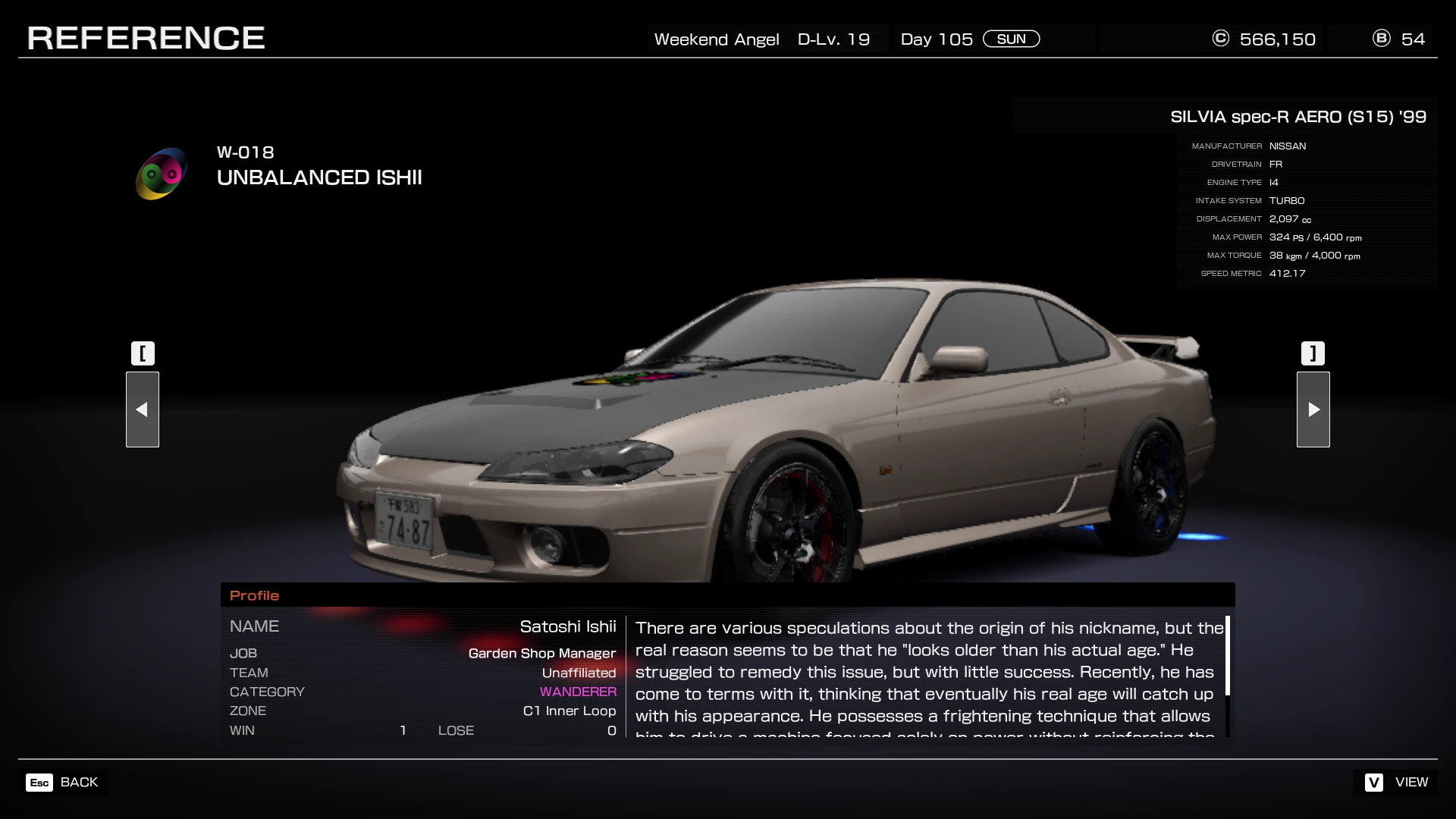Click the VIEW button
The image size is (1456, 819).
pyautogui.click(x=1412, y=782)
